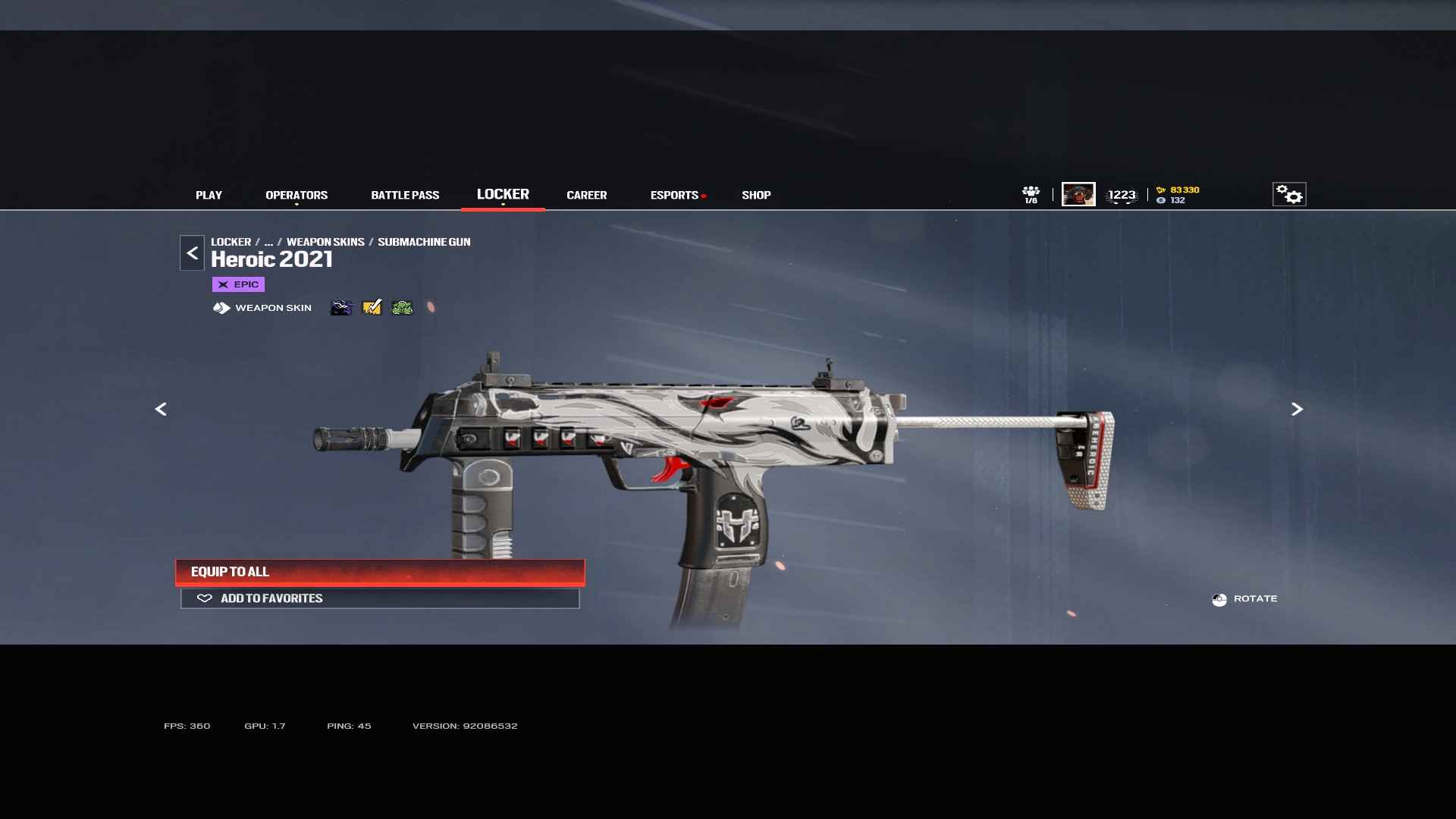1456x819 pixels.
Task: Follow the Locker breadcrumb link
Action: click(231, 242)
